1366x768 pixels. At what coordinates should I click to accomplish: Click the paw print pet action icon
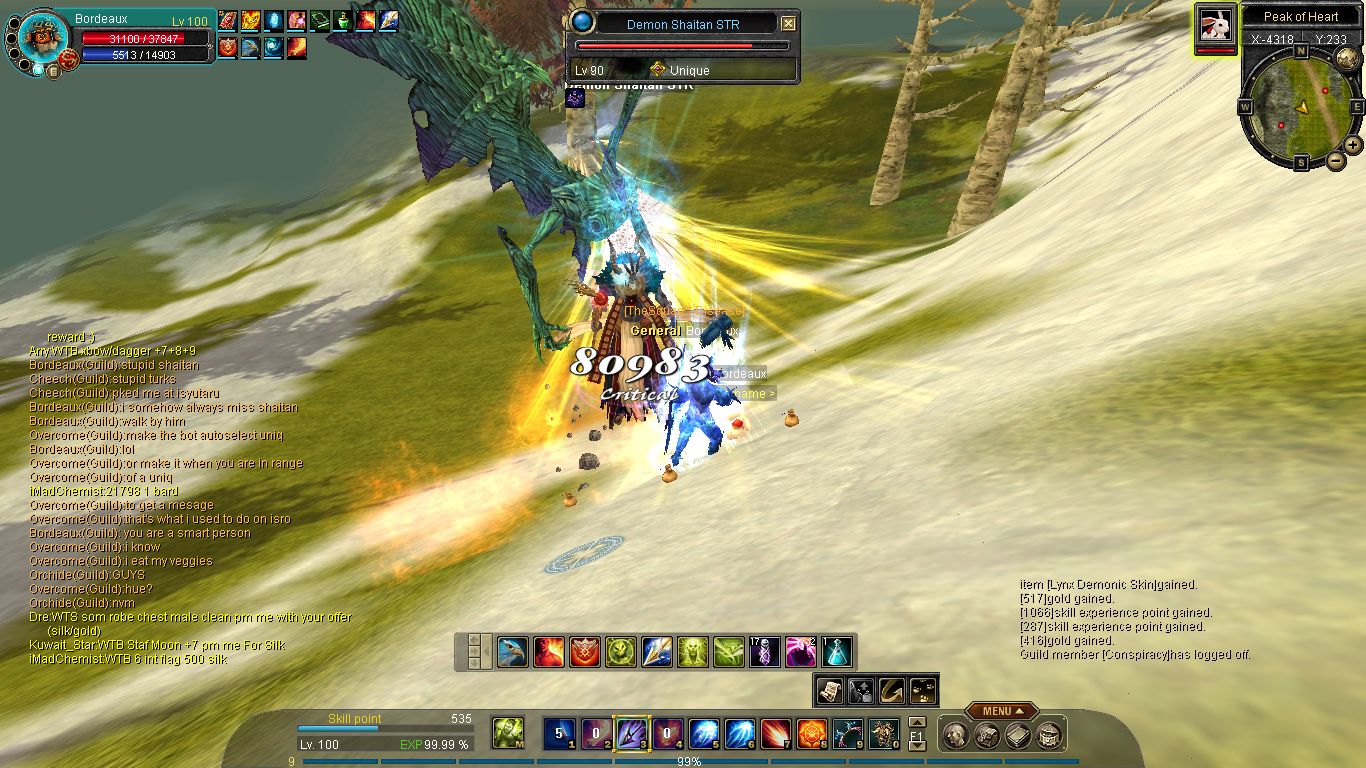tap(923, 689)
